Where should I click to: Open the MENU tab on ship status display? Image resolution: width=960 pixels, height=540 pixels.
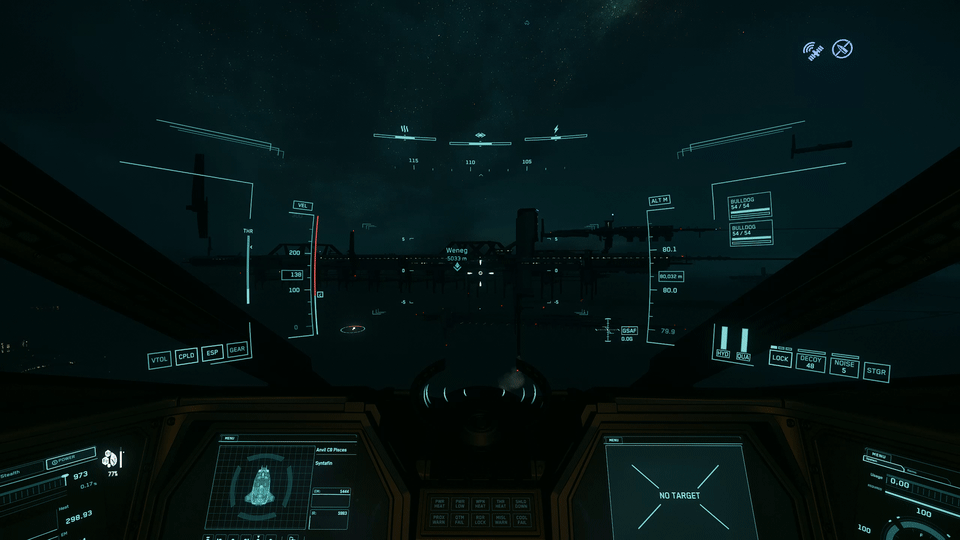(231, 438)
